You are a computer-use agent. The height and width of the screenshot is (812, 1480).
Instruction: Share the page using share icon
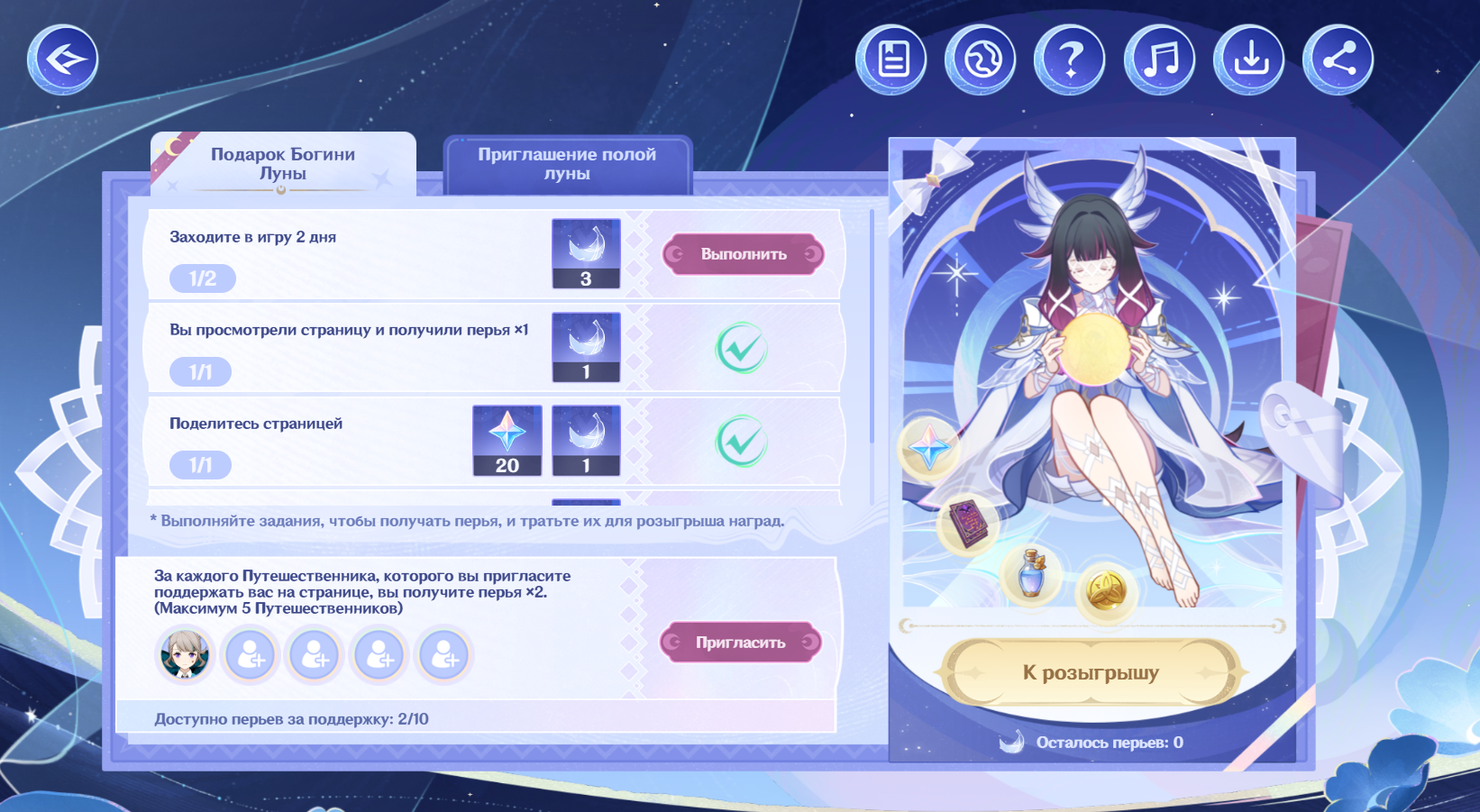pyautogui.click(x=1338, y=59)
